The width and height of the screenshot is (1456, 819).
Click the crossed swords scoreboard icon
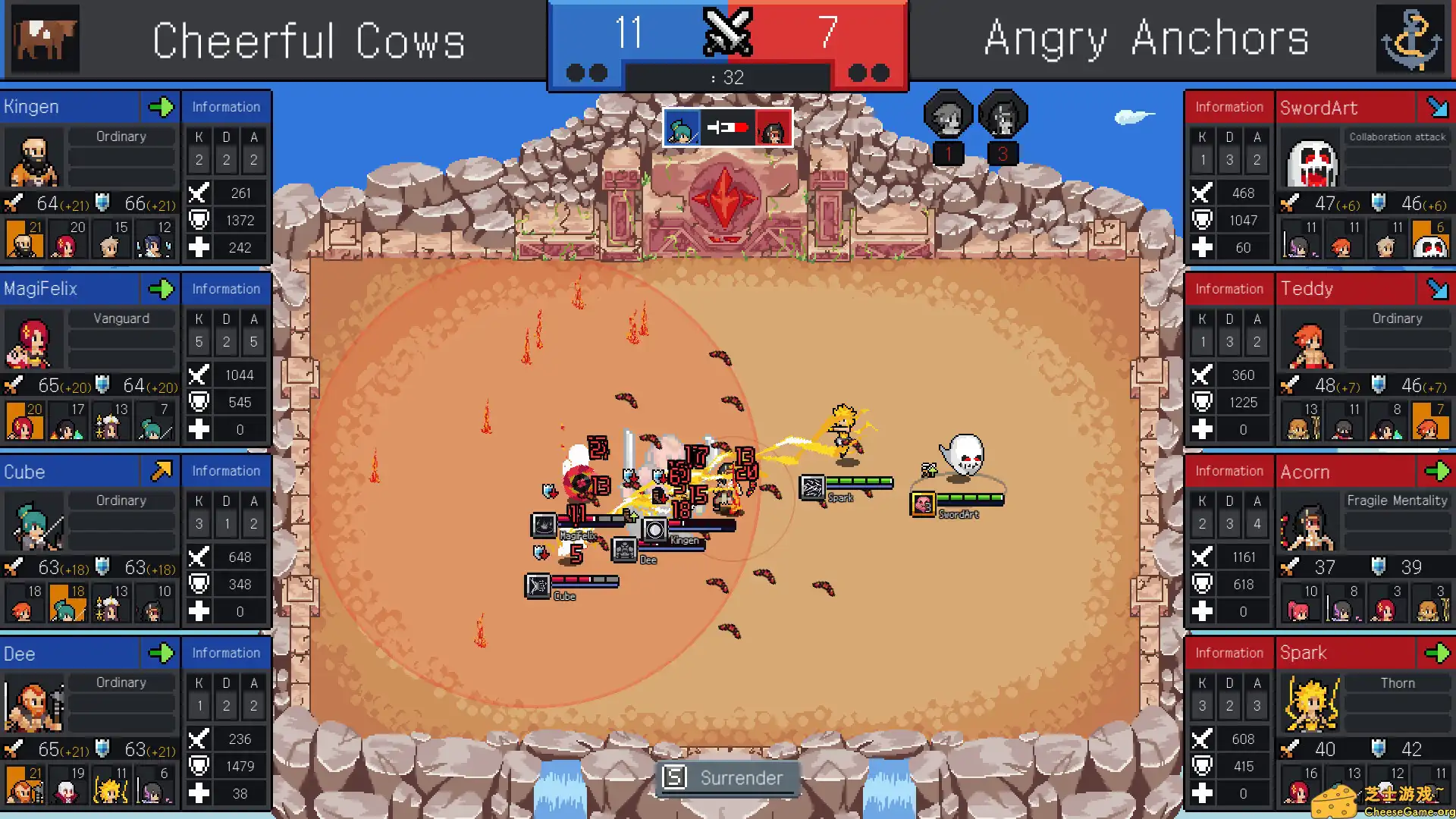[x=727, y=33]
